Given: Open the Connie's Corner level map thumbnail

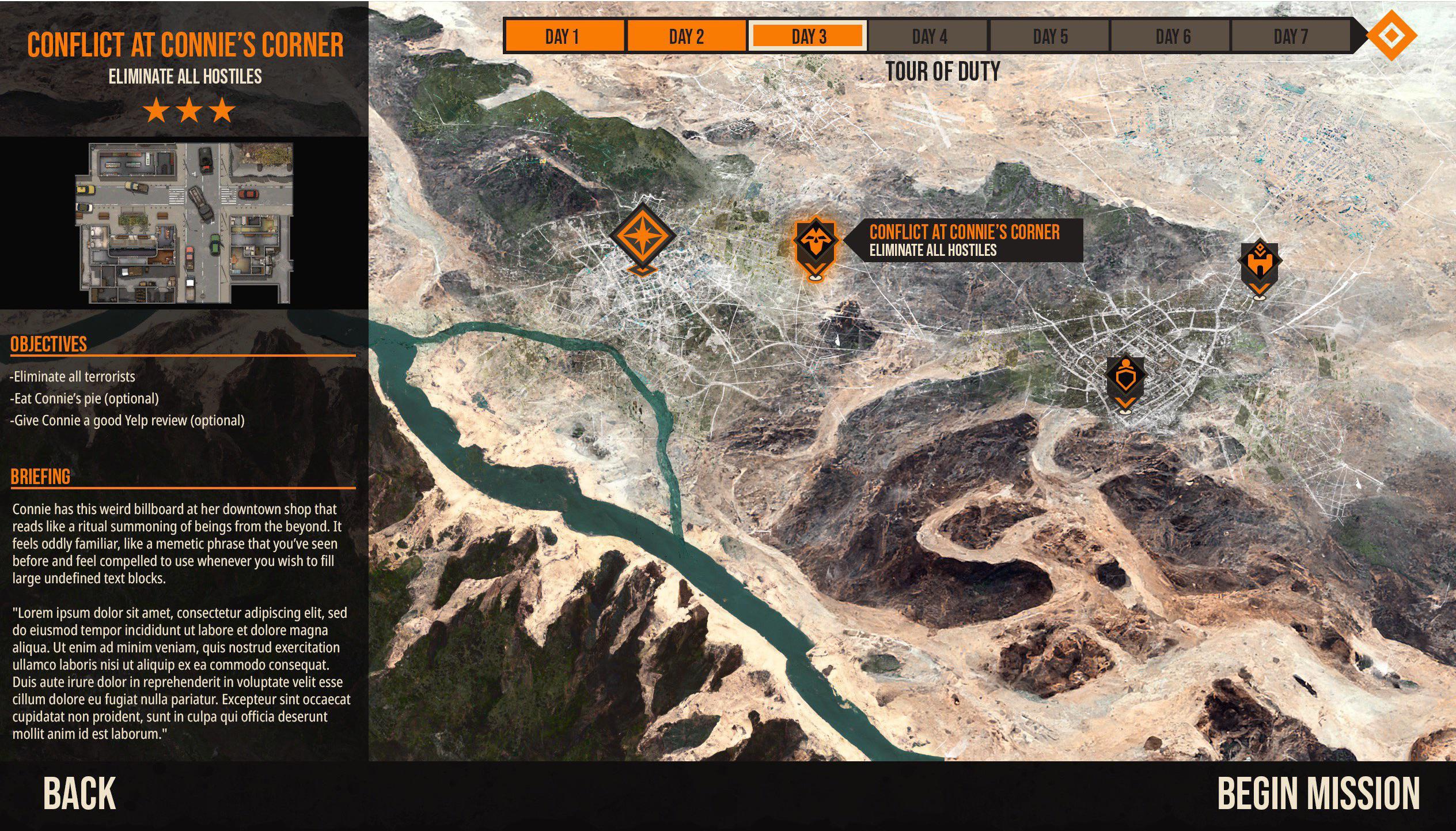Looking at the screenshot, I should tap(184, 223).
